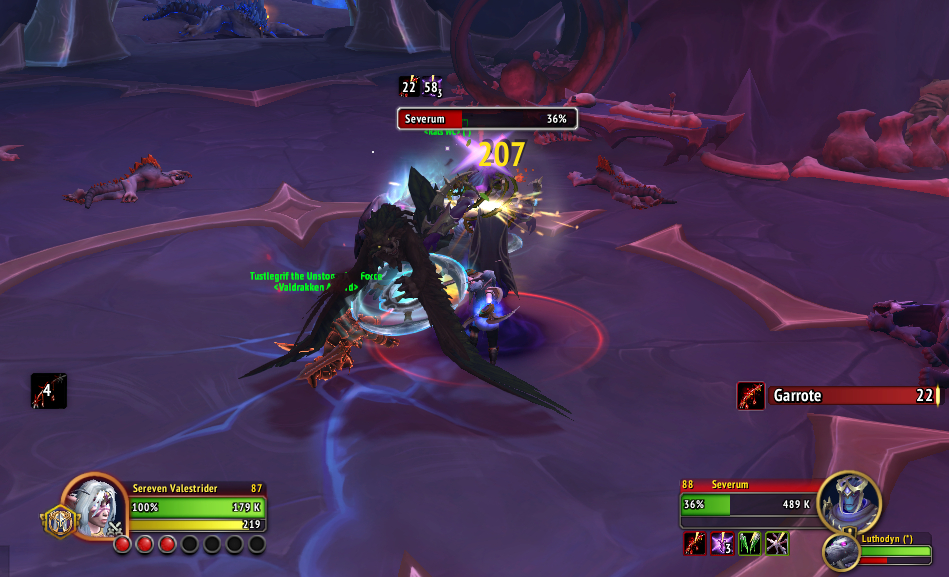Screen dimensions: 949x577
Task: Click the Severum nameplate above the enemy
Action: tap(487, 119)
